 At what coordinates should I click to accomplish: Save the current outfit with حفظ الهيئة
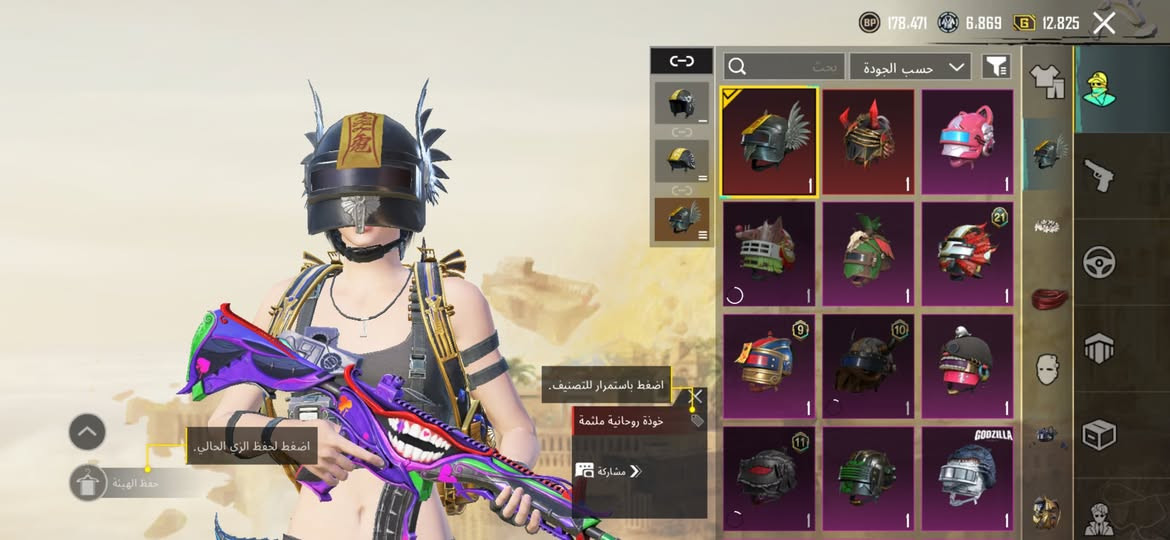pyautogui.click(x=88, y=483)
